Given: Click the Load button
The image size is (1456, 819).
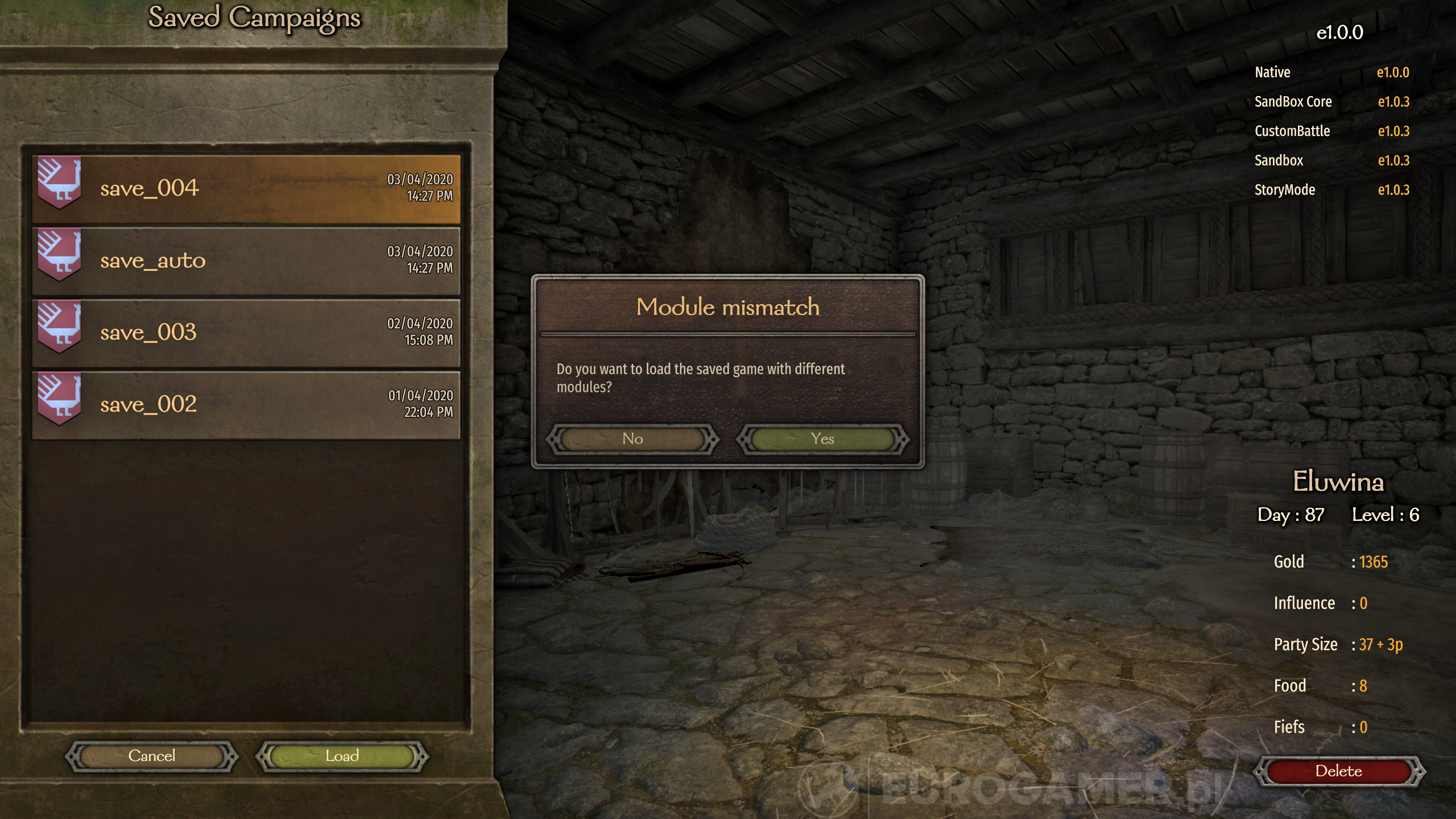Looking at the screenshot, I should pyautogui.click(x=342, y=756).
